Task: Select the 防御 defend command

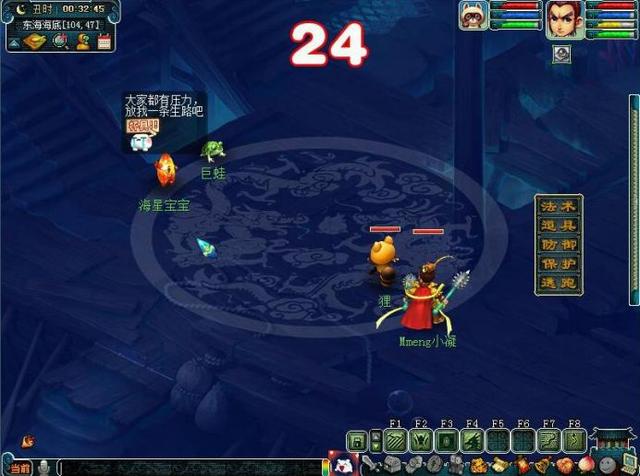Action: point(559,244)
